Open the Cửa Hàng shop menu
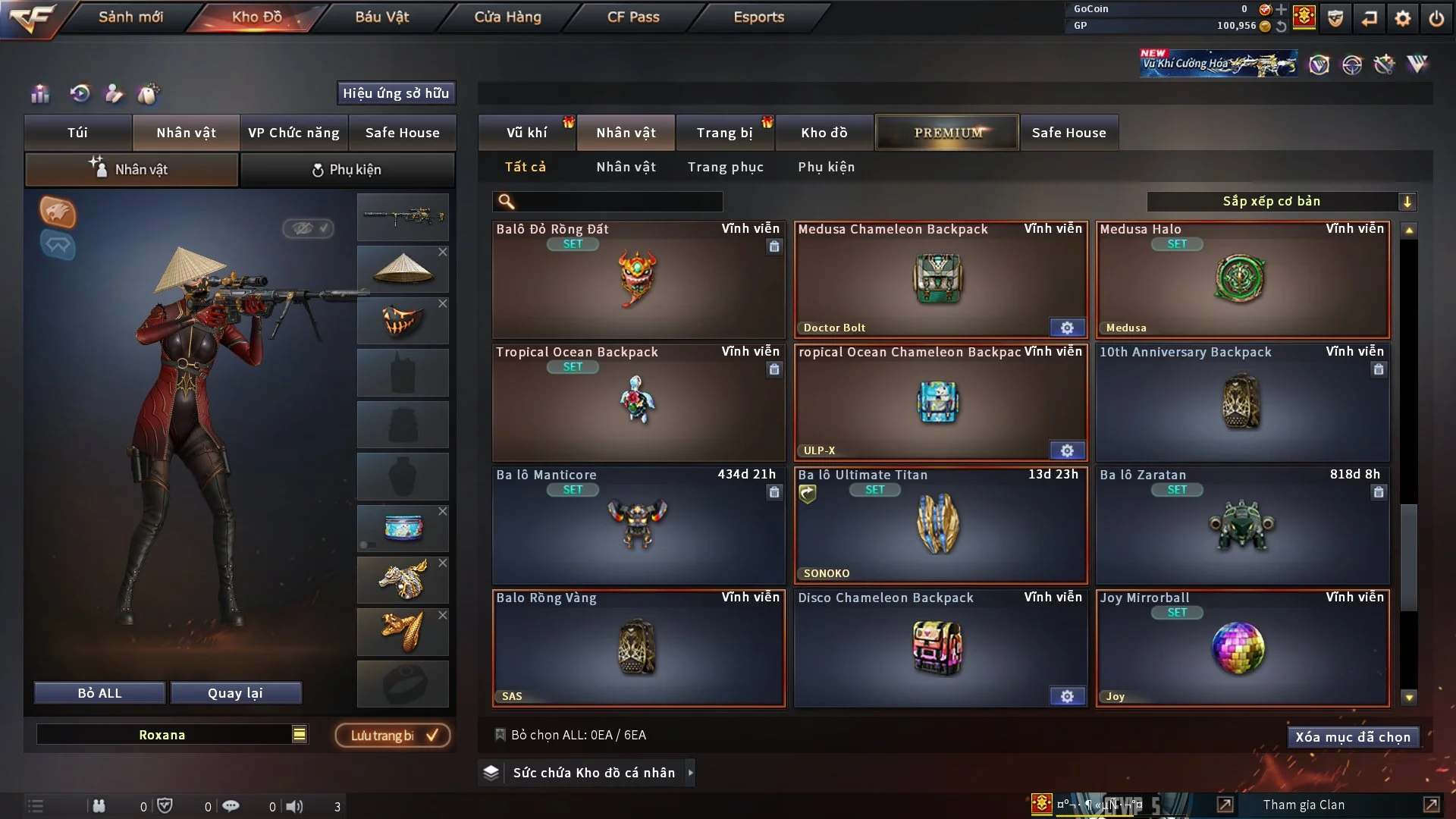Viewport: 1456px width, 819px height. tap(507, 17)
